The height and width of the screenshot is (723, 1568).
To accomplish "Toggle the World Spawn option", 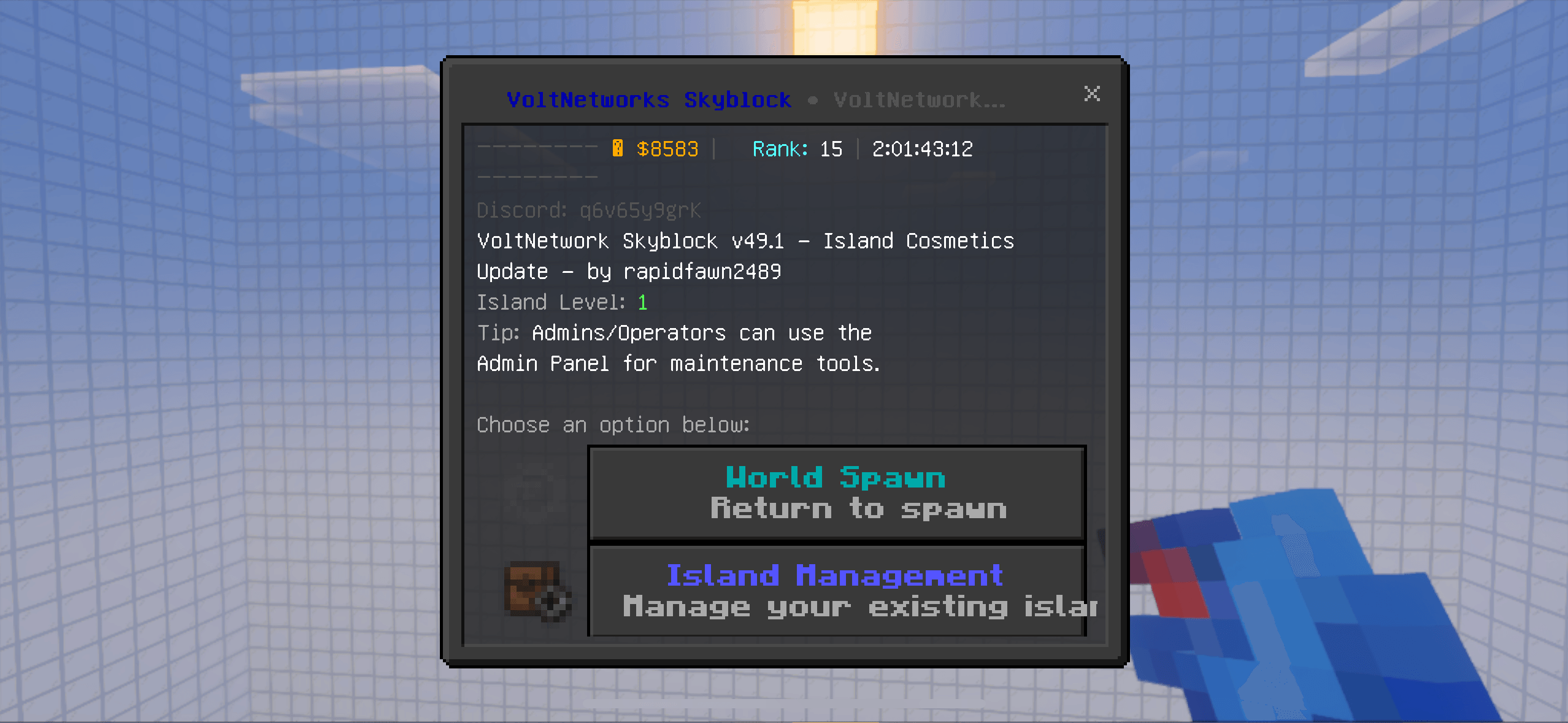I will click(836, 493).
